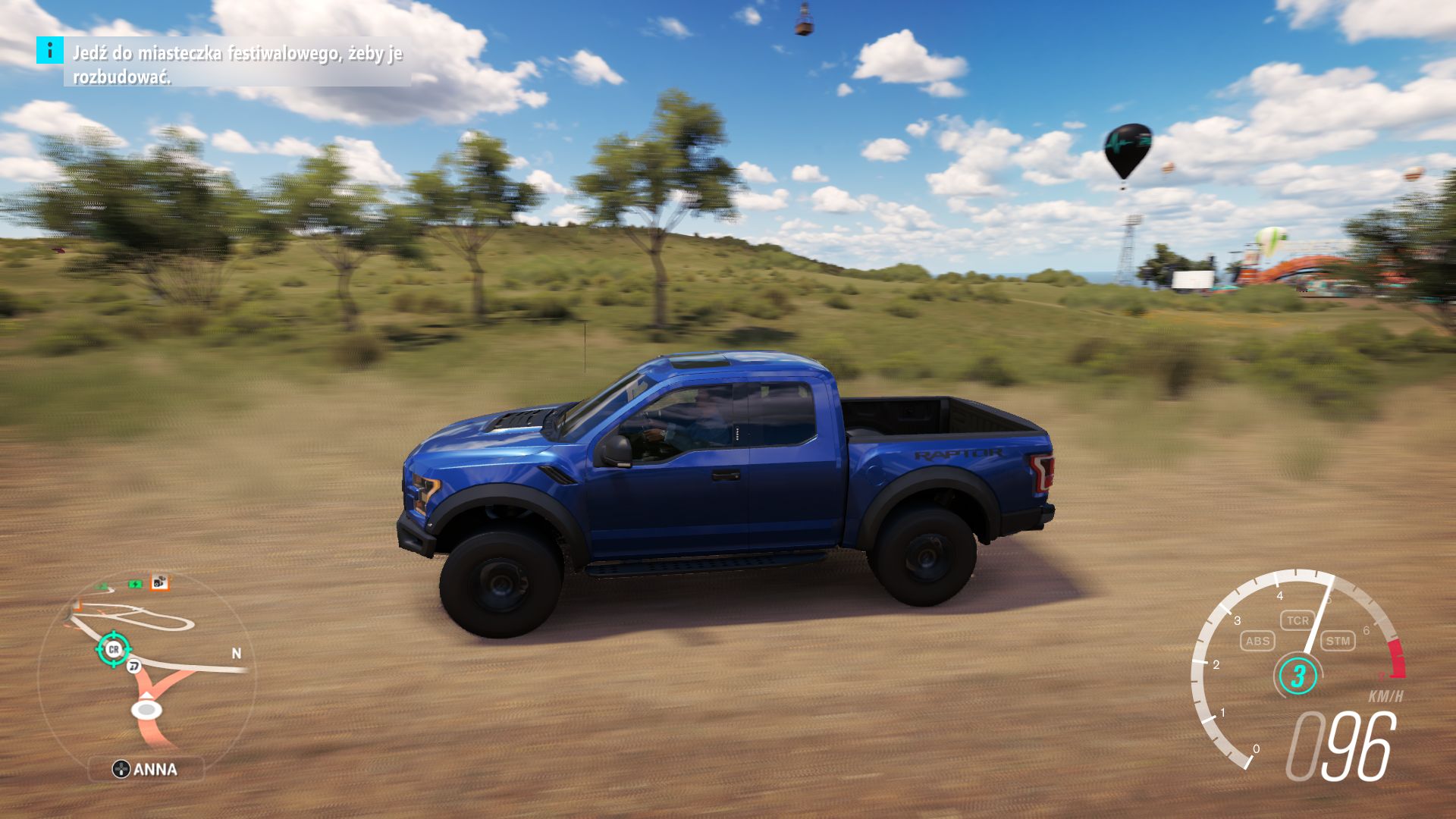This screenshot has height=819, width=1456.
Task: Click the pink route path on the minimap
Action: click(150, 729)
